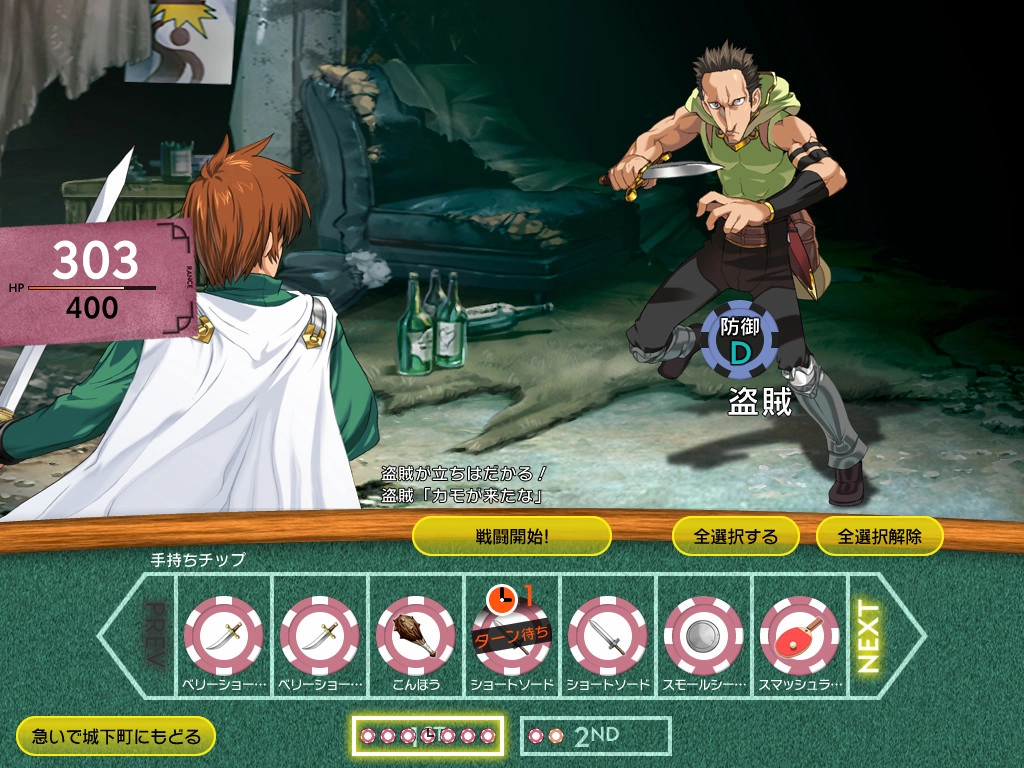Select the こんぼう club chip

click(x=415, y=635)
